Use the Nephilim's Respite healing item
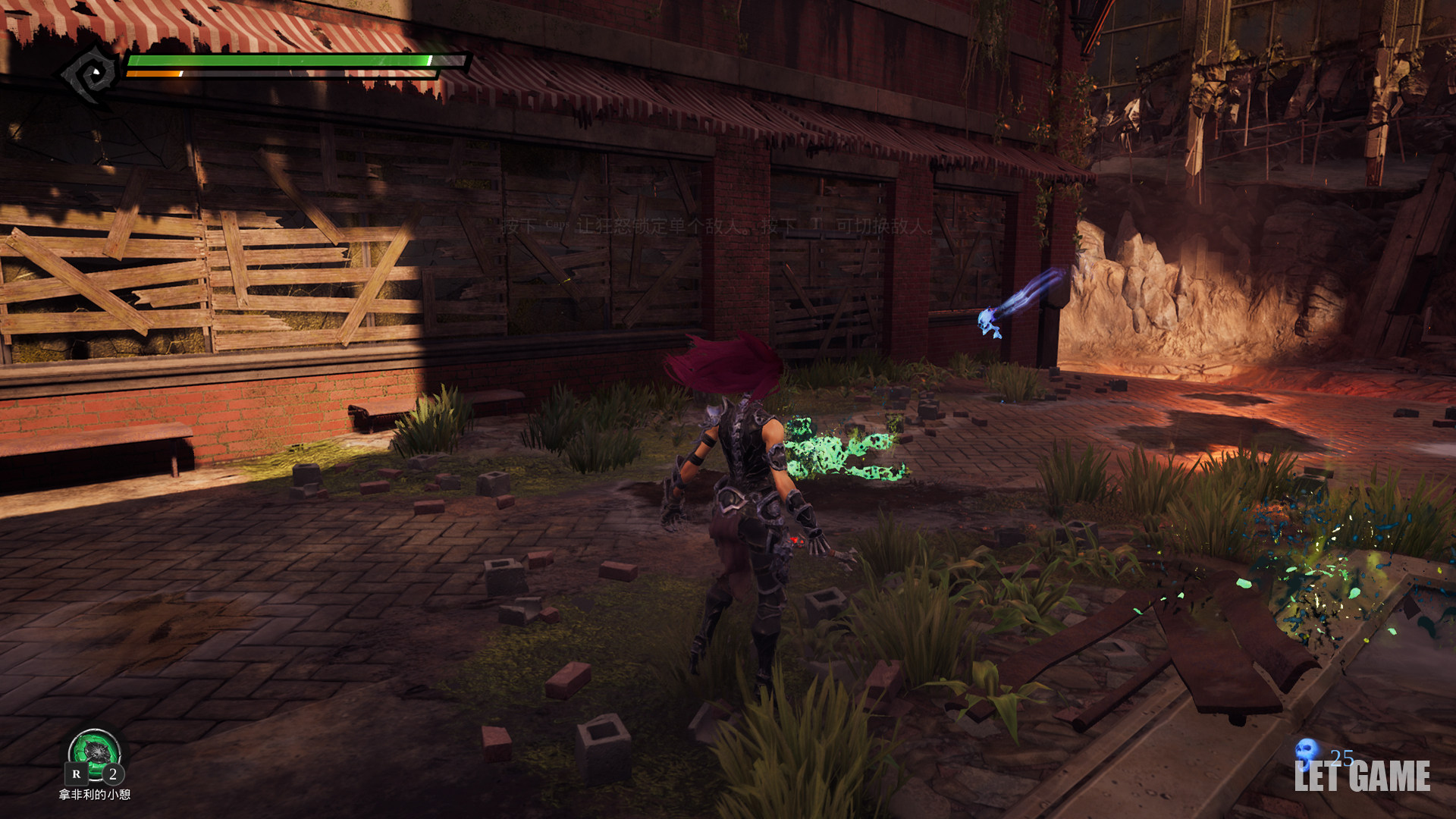 [x=95, y=753]
